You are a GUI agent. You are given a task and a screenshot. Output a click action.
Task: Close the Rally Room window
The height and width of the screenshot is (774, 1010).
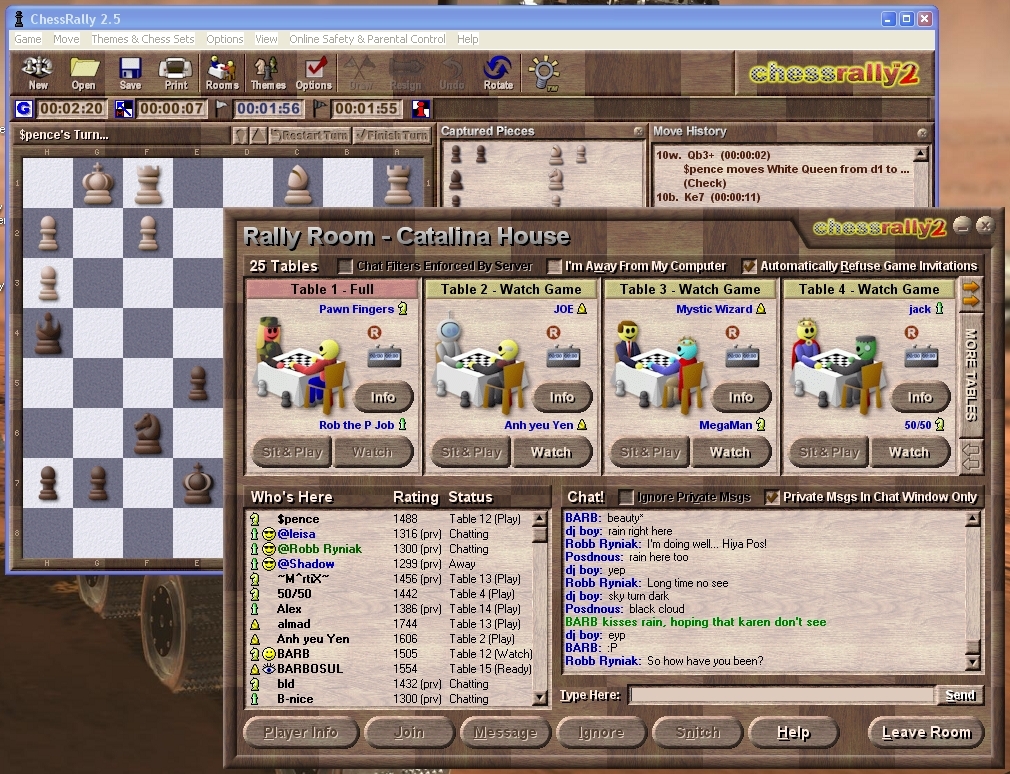[x=985, y=225]
